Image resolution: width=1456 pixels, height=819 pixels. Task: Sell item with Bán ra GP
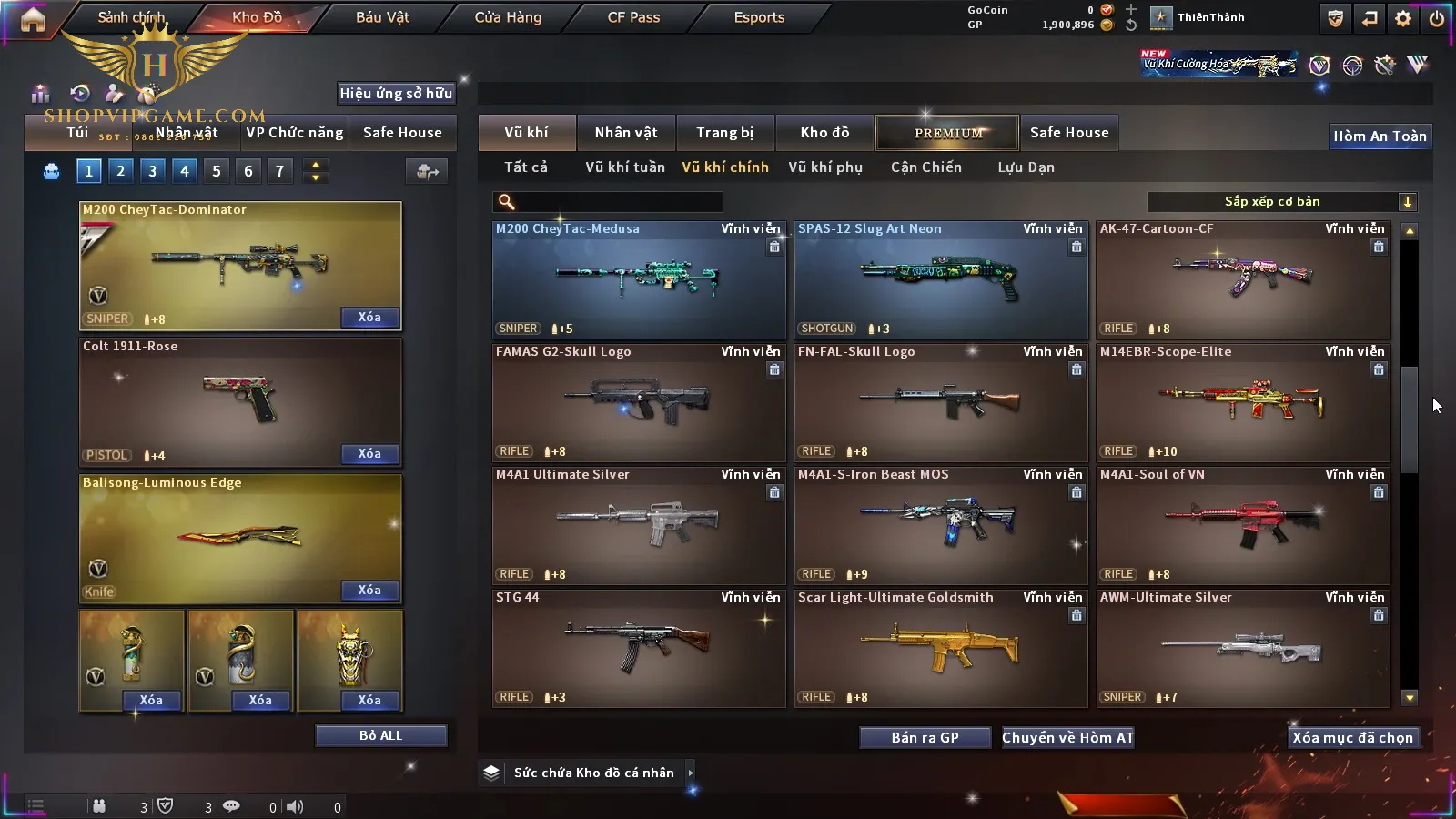[925, 738]
